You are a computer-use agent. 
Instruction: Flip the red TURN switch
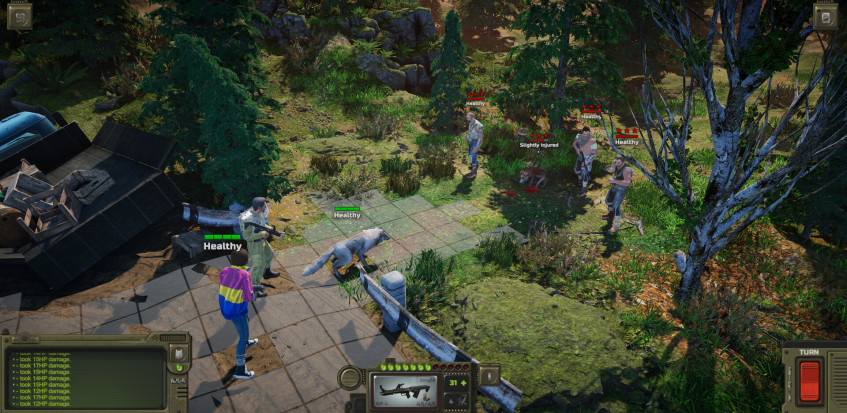809,380
